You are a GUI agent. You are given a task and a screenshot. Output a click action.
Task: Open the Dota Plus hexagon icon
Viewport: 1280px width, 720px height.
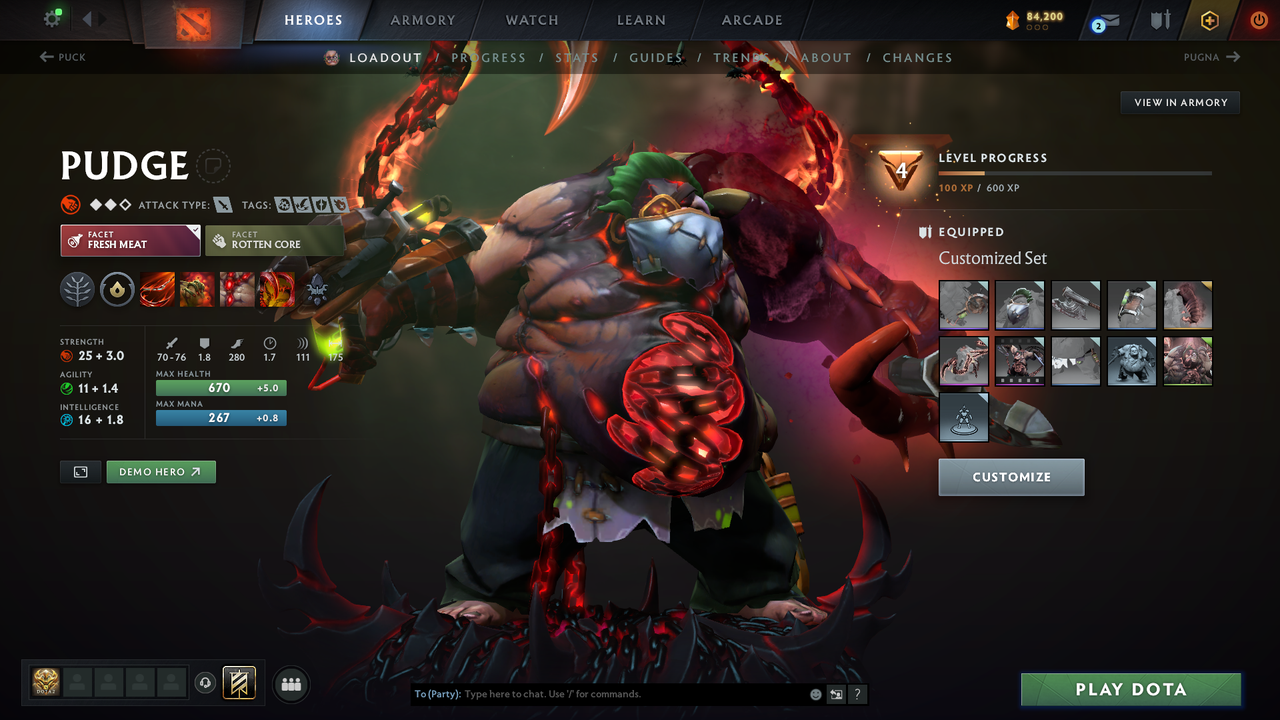coord(1209,19)
